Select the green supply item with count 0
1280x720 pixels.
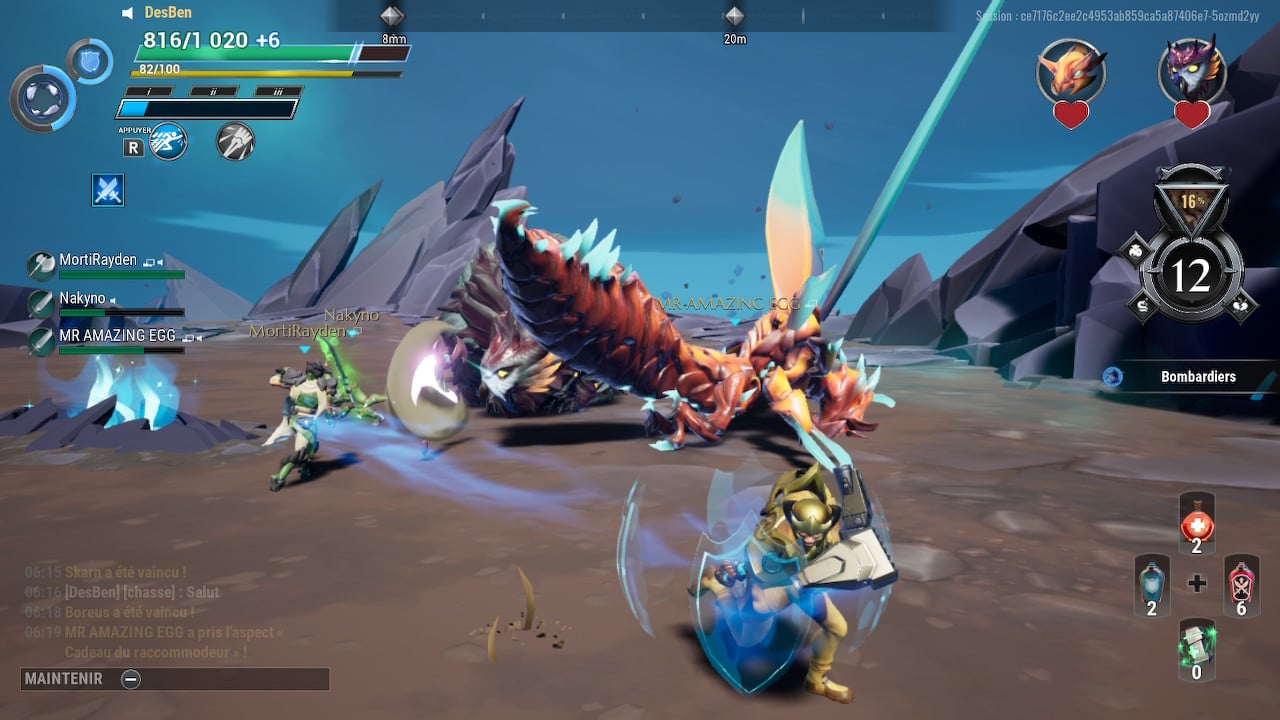pyautogui.click(x=1197, y=648)
